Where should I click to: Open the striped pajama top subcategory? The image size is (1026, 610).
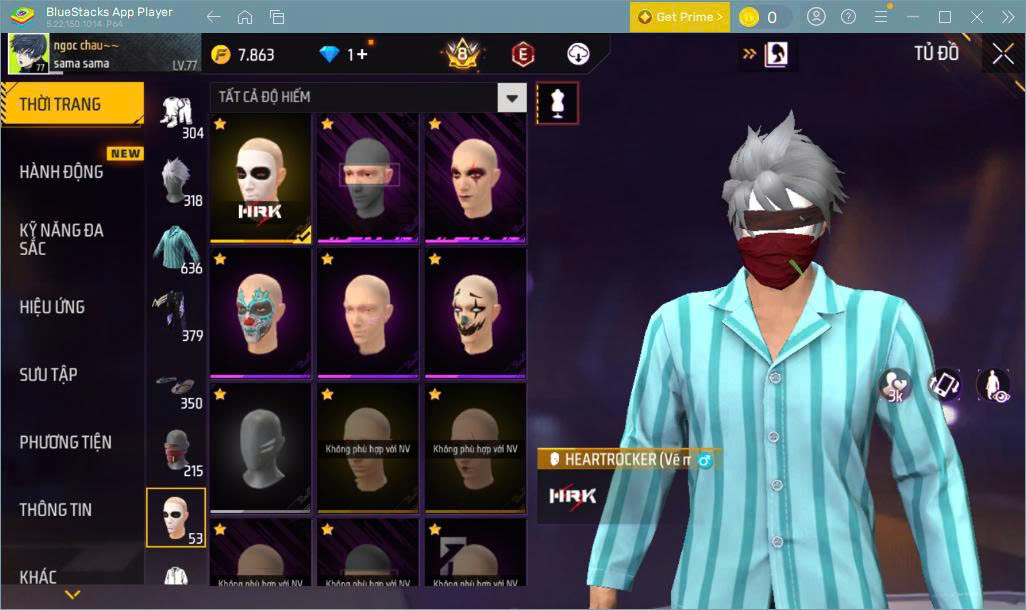[x=178, y=248]
